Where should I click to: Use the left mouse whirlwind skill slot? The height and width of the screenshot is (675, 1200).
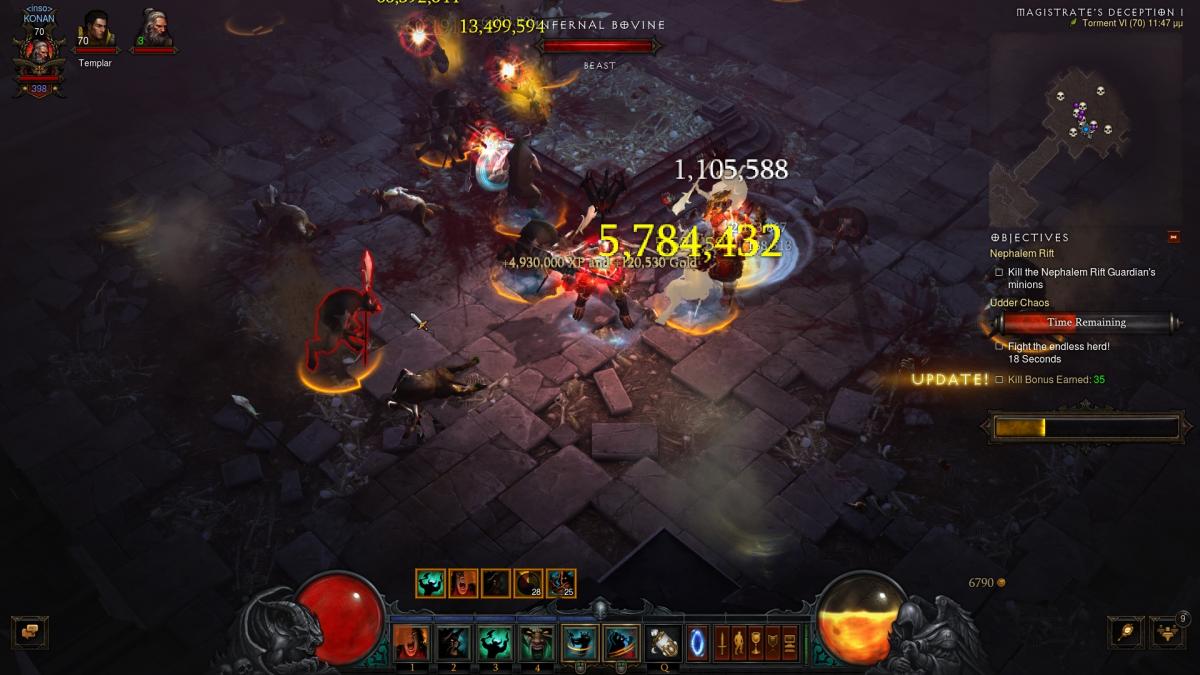pyautogui.click(x=580, y=642)
